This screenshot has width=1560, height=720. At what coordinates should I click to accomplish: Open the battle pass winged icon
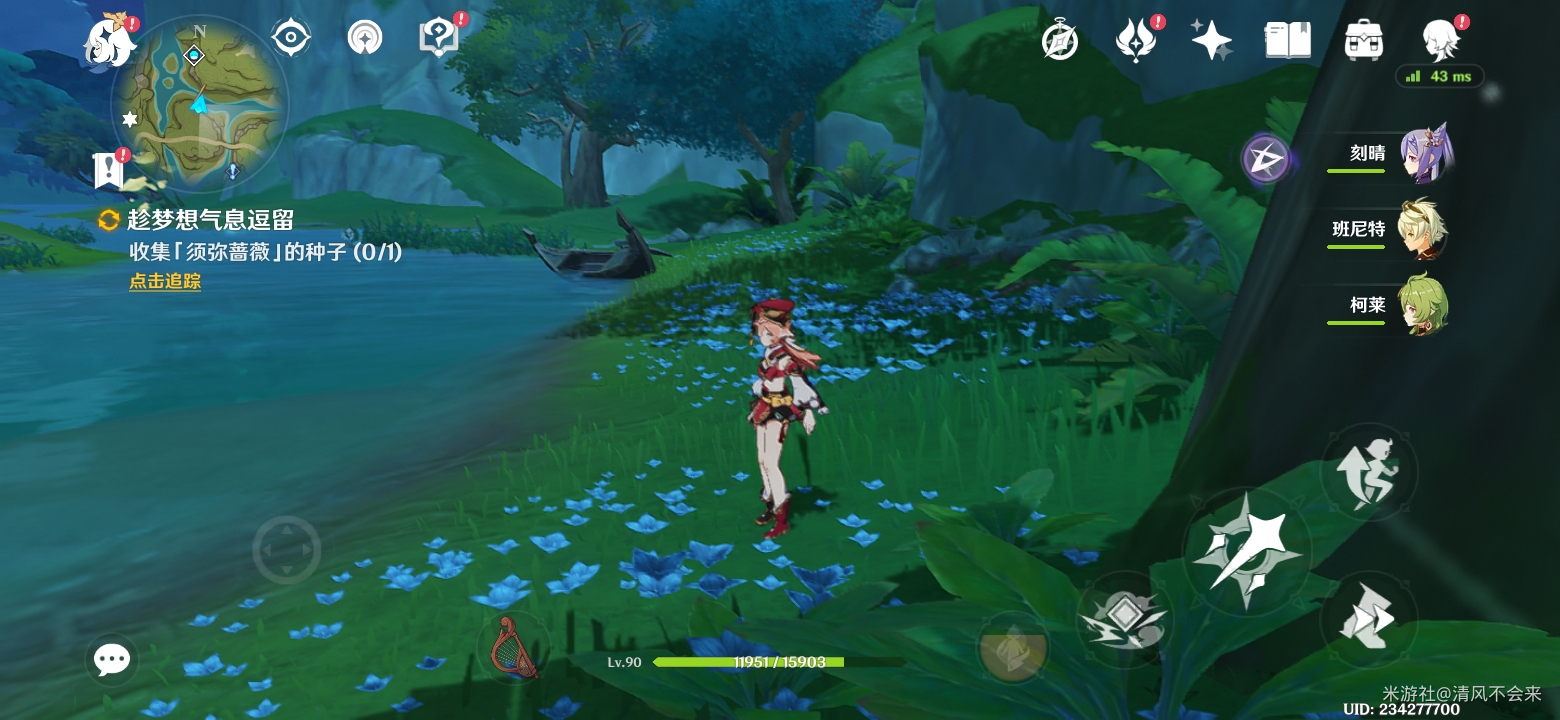point(1135,41)
